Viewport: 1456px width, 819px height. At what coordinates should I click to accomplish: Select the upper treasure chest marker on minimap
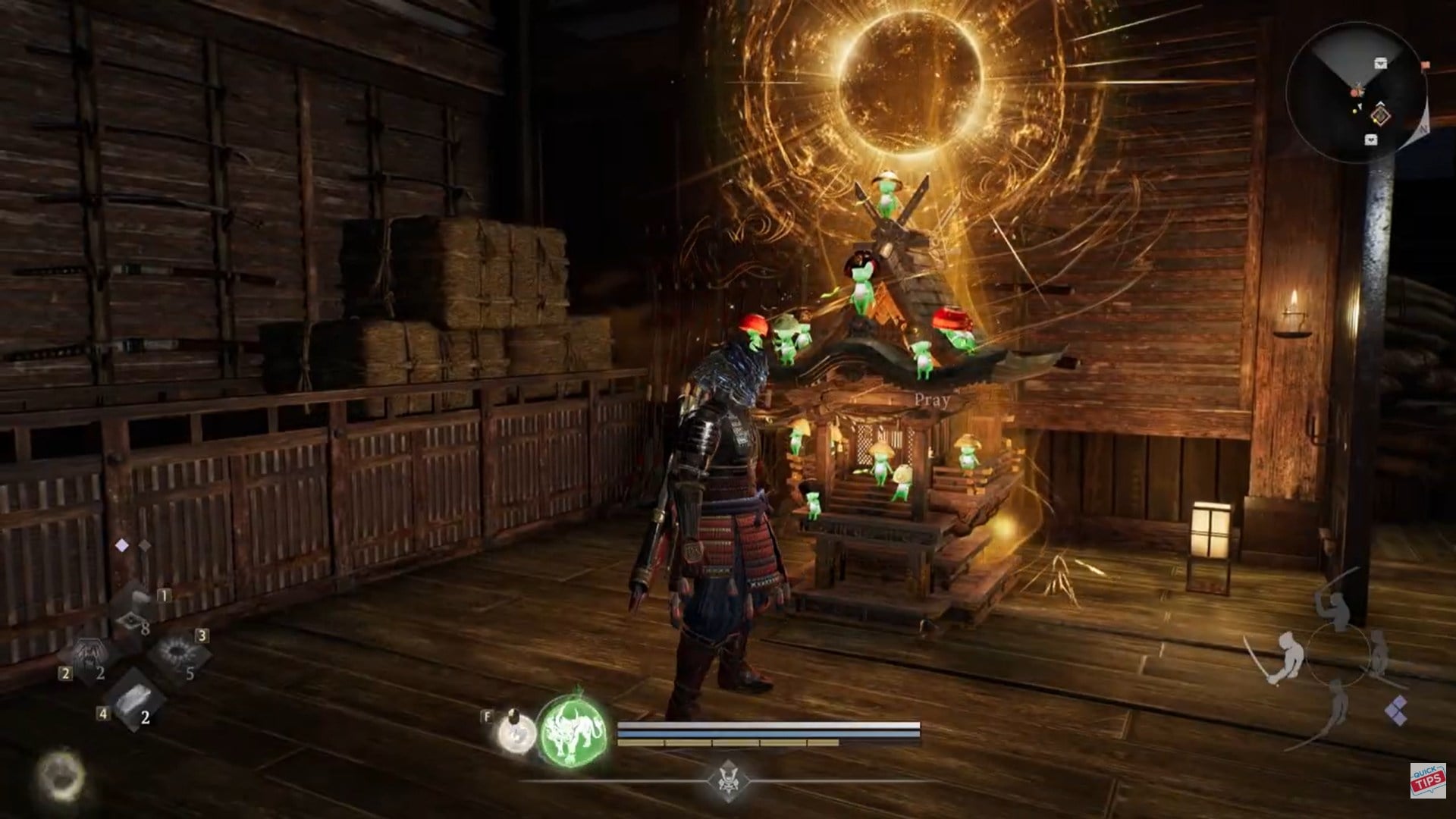(1380, 64)
